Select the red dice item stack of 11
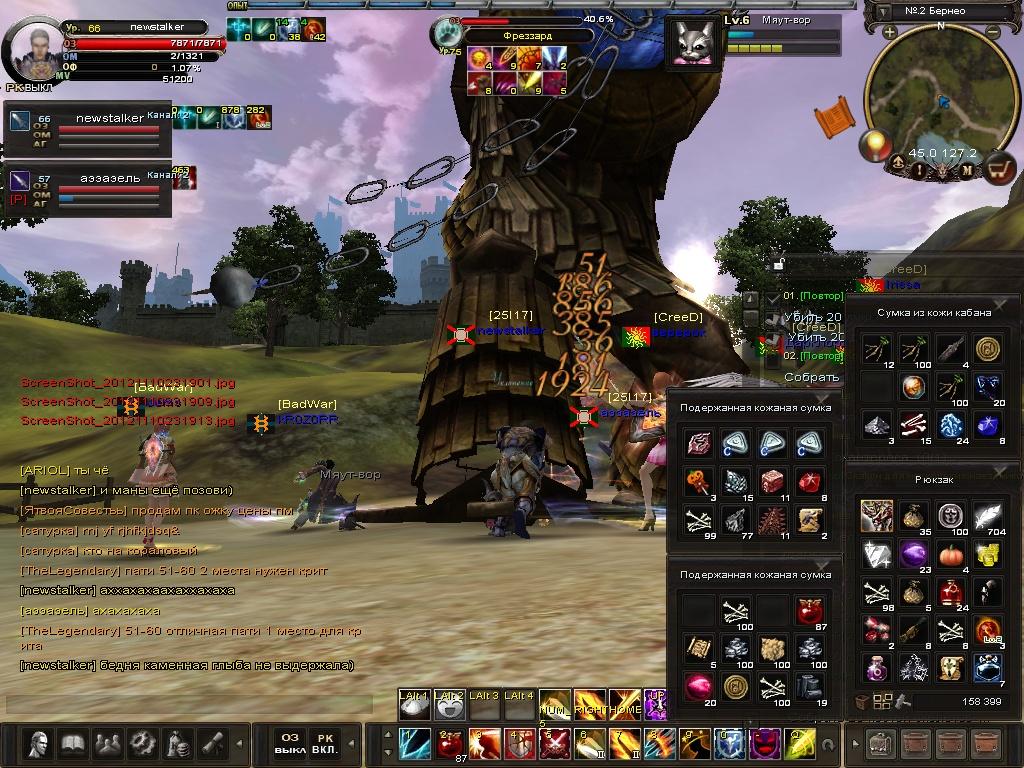This screenshot has width=1024, height=768. coord(772,482)
